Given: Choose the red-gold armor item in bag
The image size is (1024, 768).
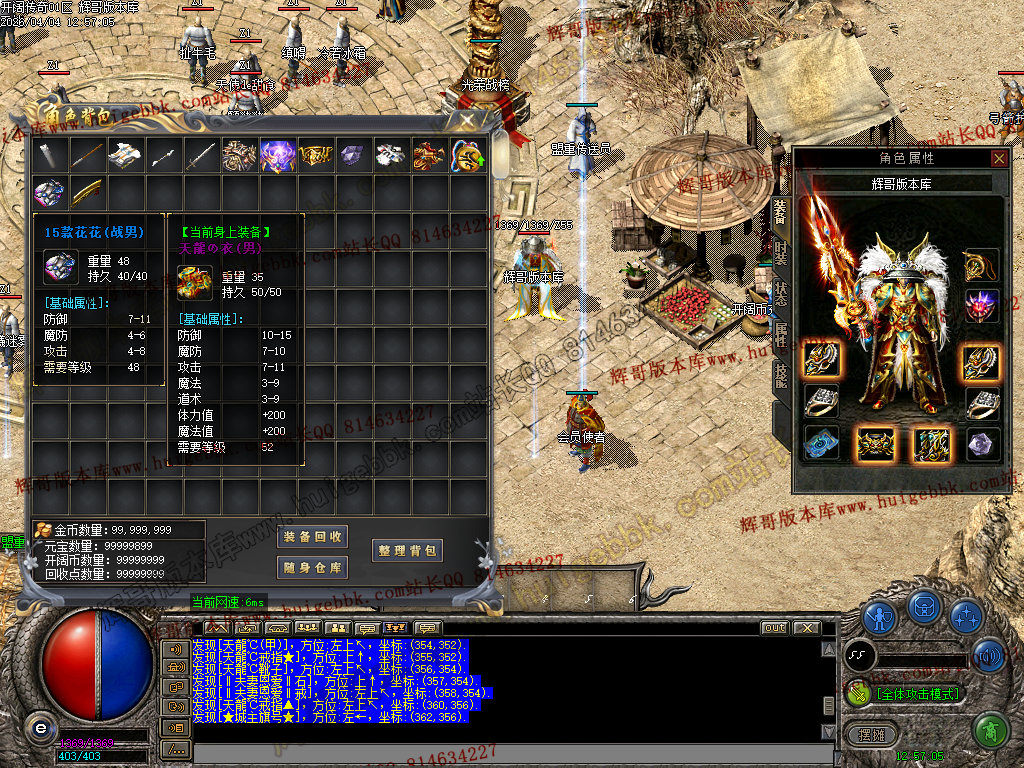Looking at the screenshot, I should 429,155.
